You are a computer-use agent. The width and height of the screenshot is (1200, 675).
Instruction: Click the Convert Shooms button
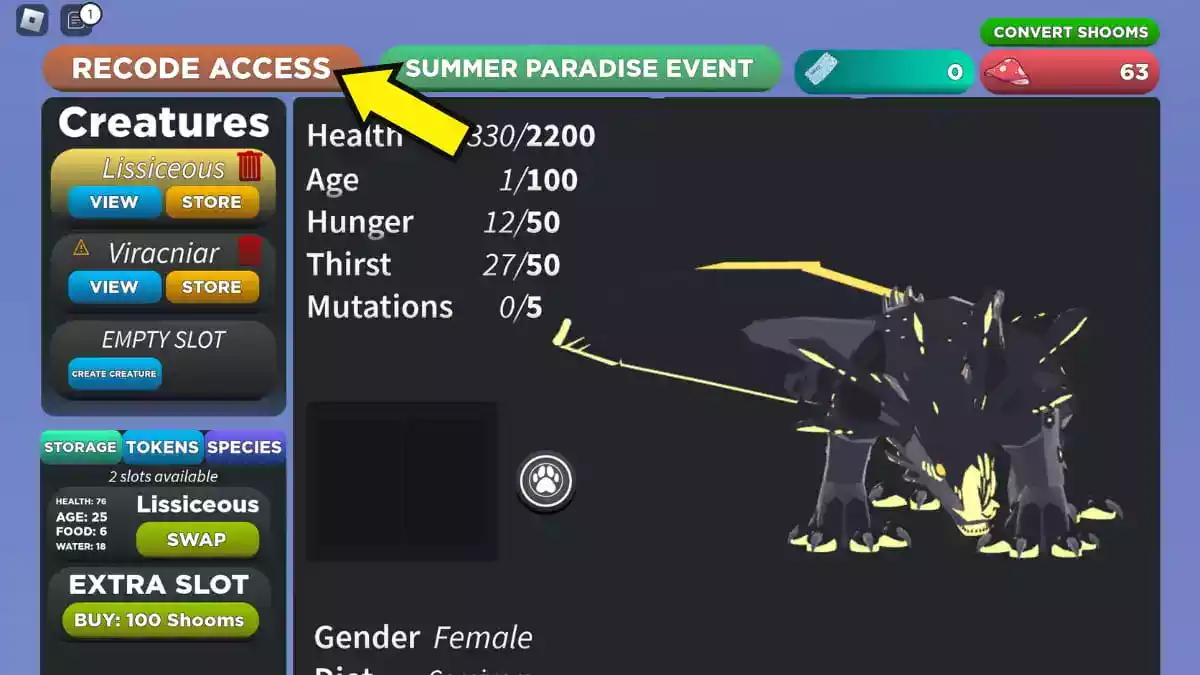[x=1070, y=32]
